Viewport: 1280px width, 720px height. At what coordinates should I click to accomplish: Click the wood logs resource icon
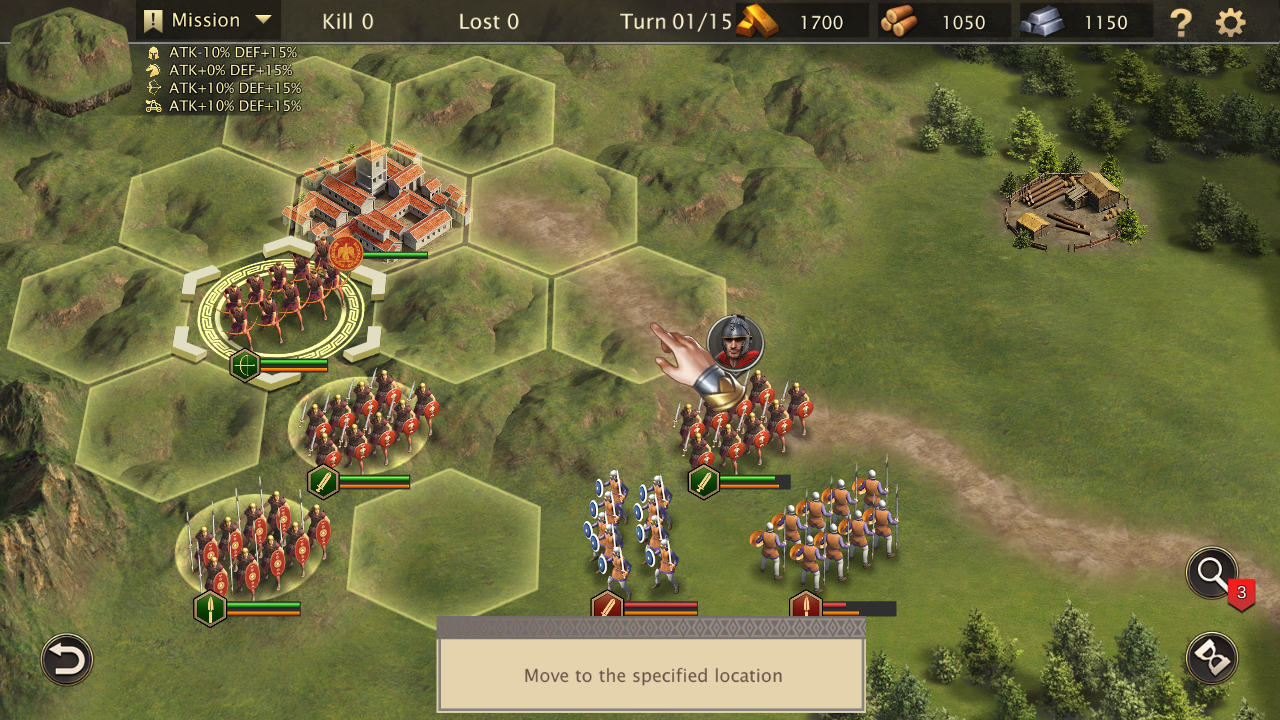pos(900,21)
